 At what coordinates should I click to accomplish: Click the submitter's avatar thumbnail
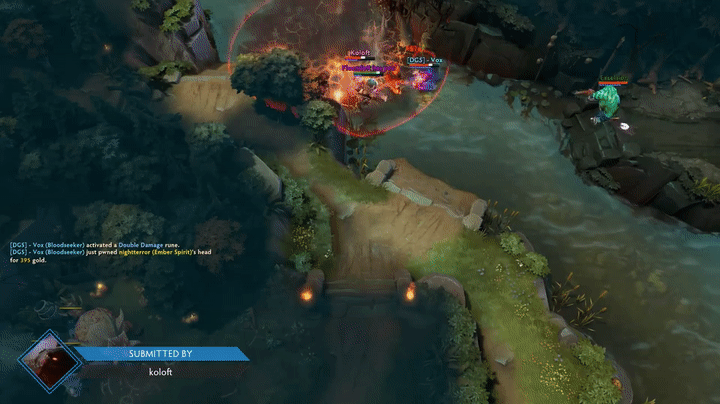49,361
